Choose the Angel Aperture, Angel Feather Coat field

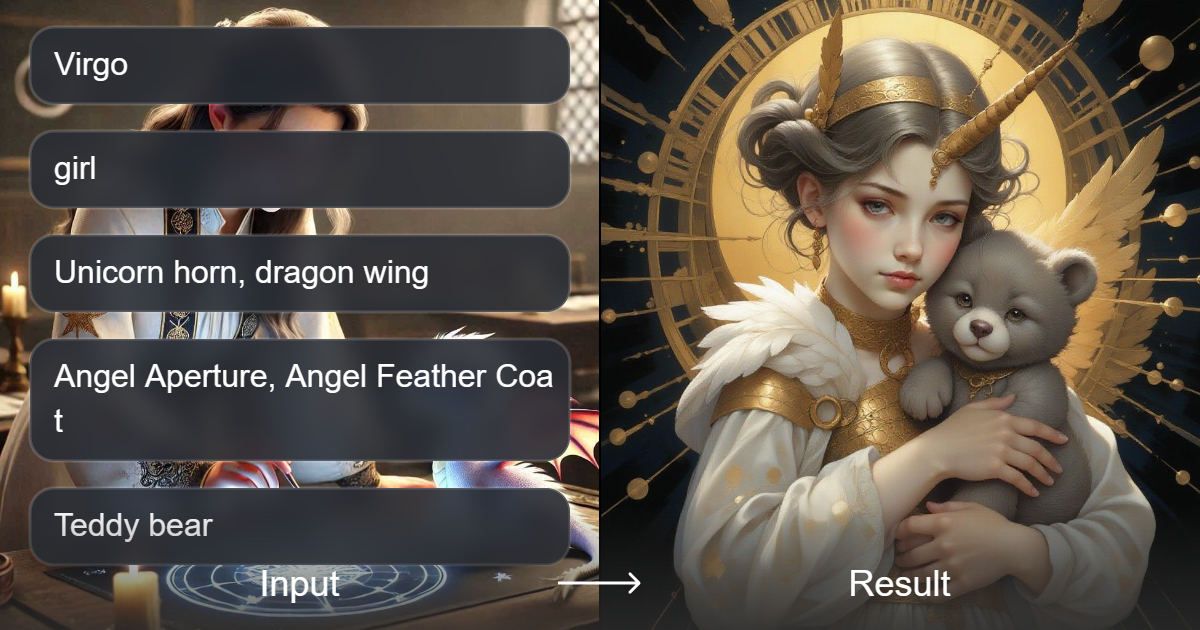click(x=299, y=399)
